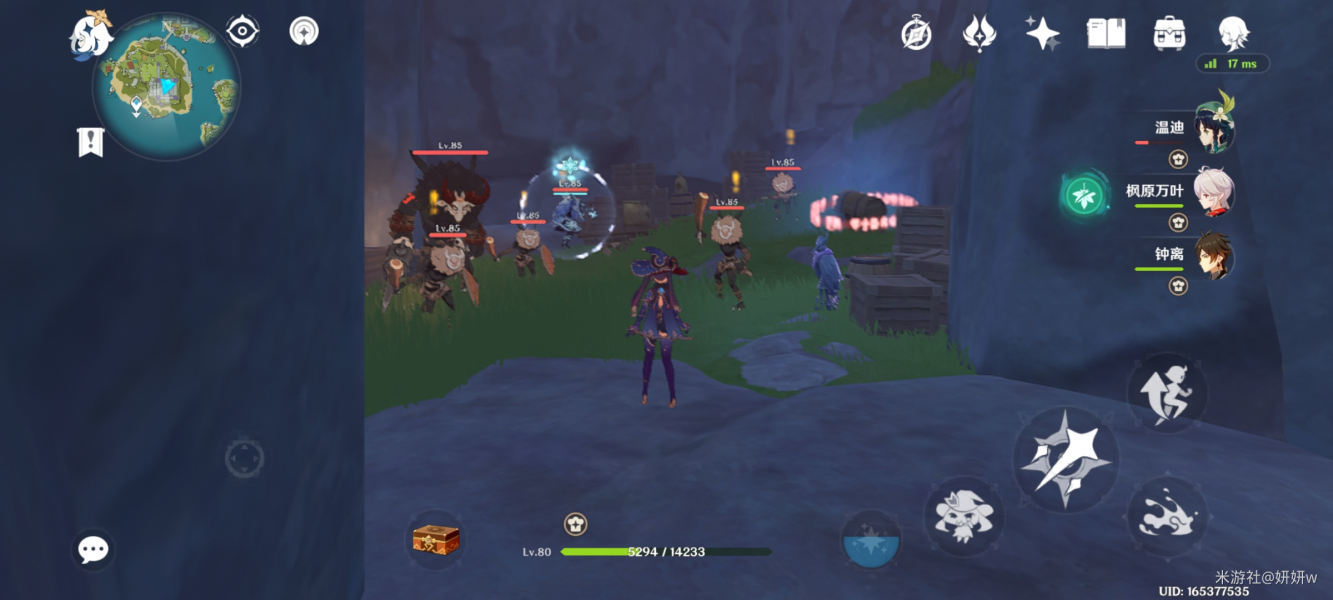This screenshot has width=1333, height=600.
Task: Open the quest log exclamation icon
Action: [x=90, y=141]
